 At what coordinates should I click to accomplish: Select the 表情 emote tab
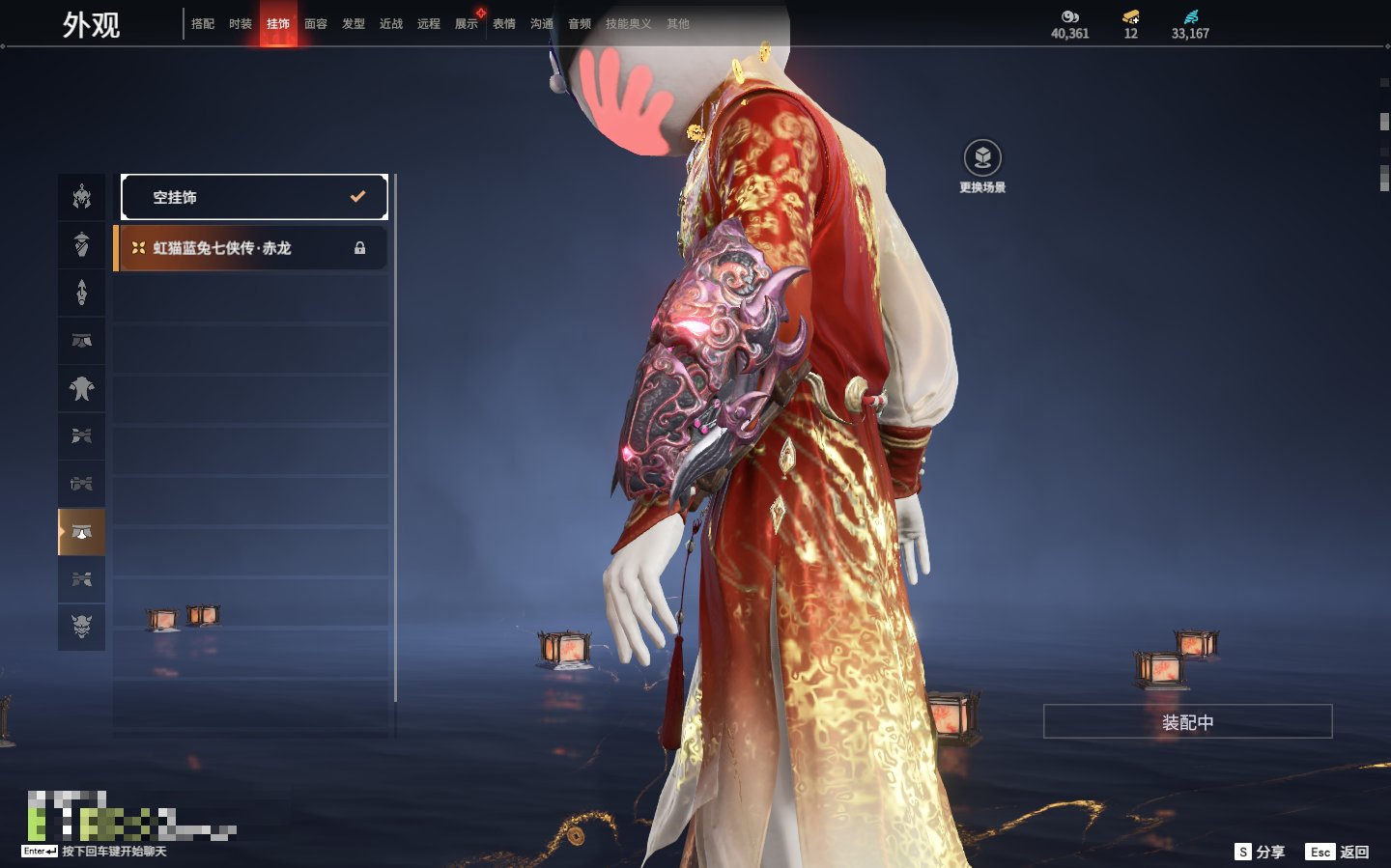(504, 24)
